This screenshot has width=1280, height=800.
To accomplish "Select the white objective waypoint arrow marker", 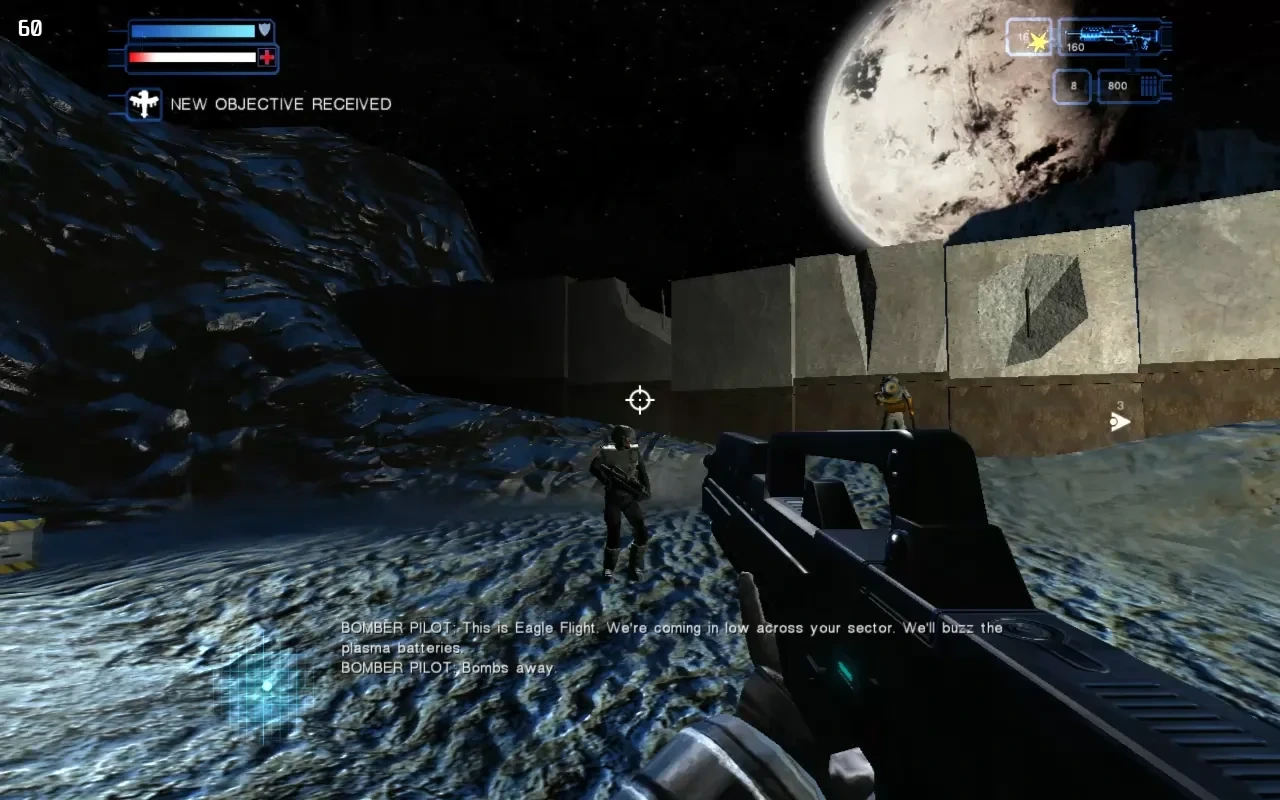I will point(1120,422).
